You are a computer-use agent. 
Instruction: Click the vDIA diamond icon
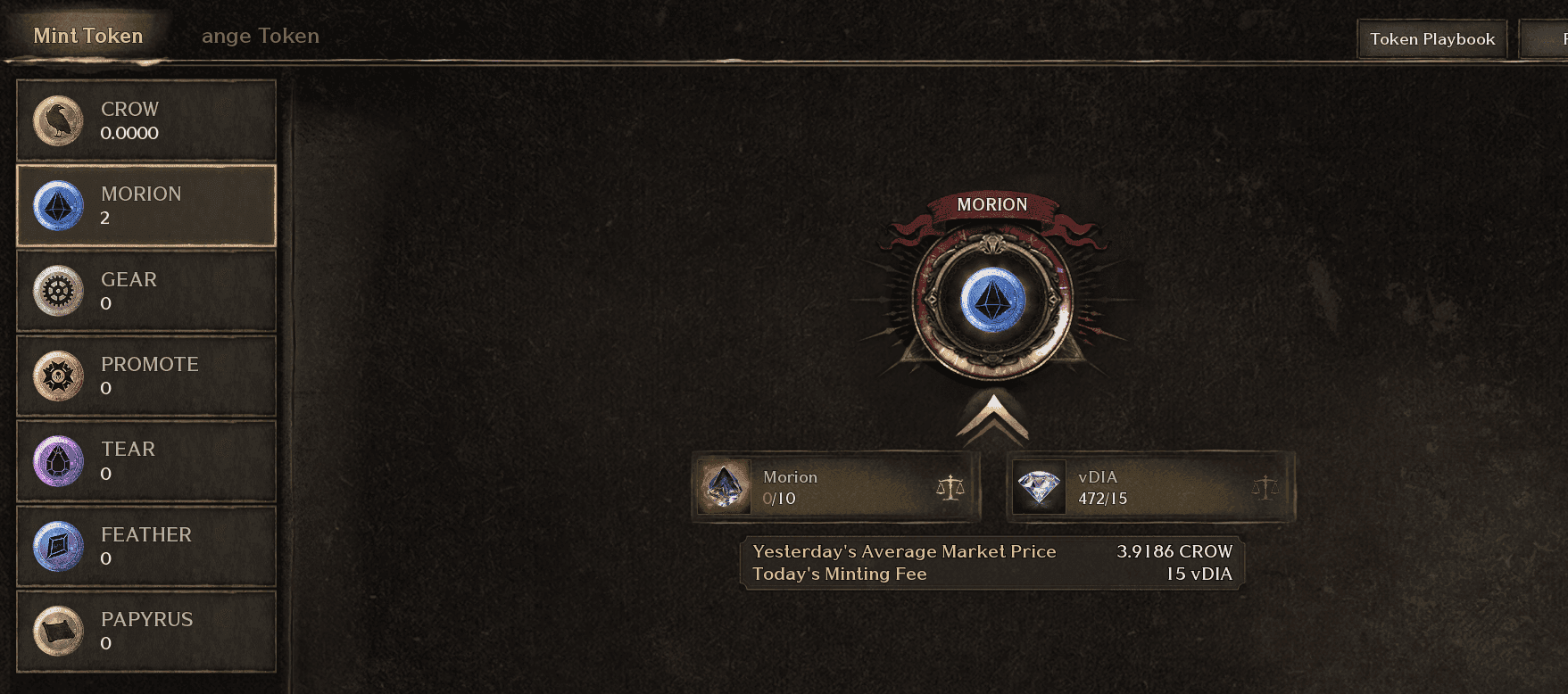[1041, 487]
